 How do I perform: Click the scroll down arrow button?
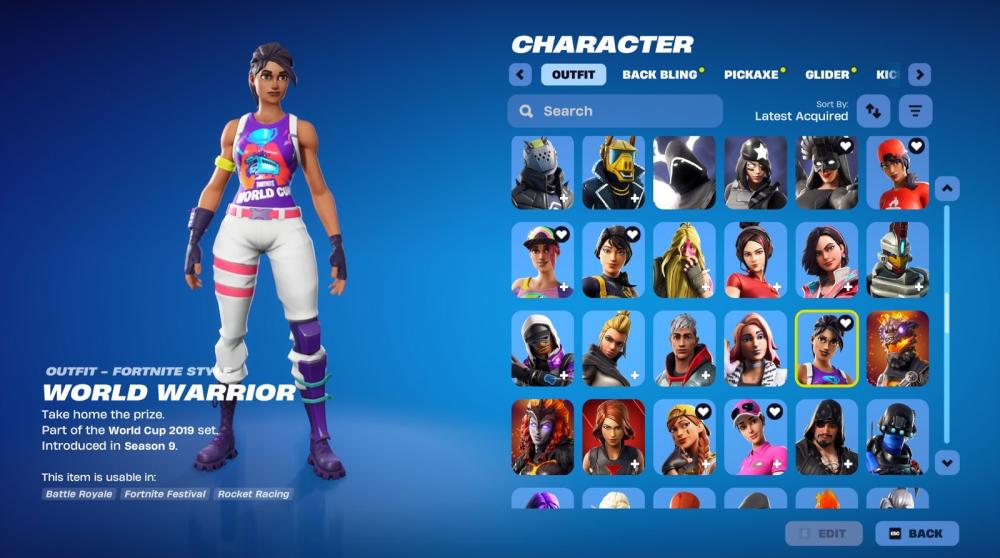click(947, 462)
